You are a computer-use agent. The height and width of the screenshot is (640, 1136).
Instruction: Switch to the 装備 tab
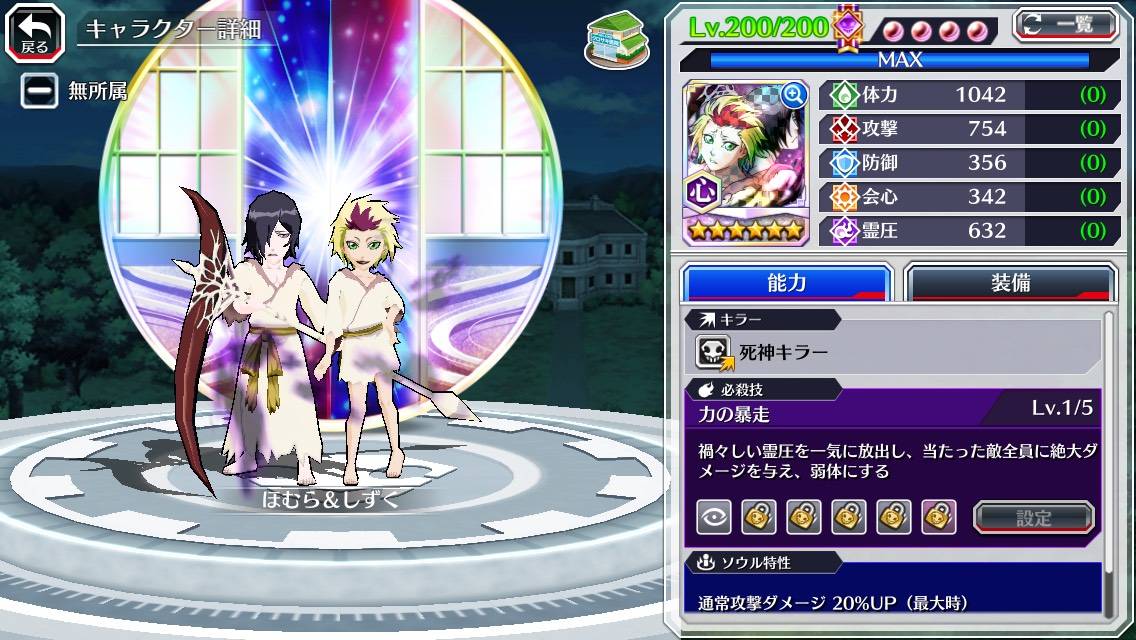pyautogui.click(x=1009, y=282)
